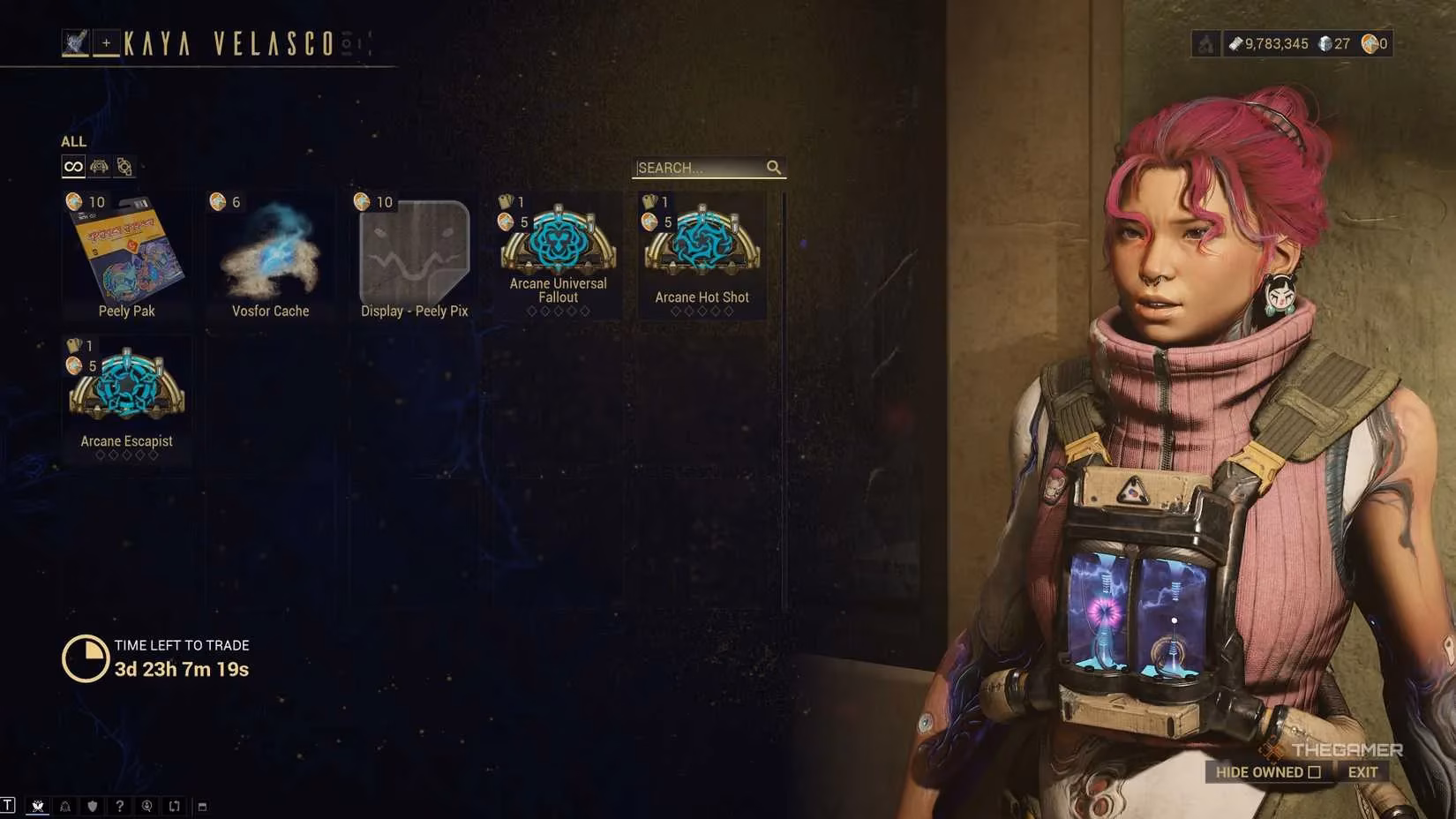Open the shield icon in the bottom bar
Viewport: 1456px width, 819px height.
(x=92, y=806)
